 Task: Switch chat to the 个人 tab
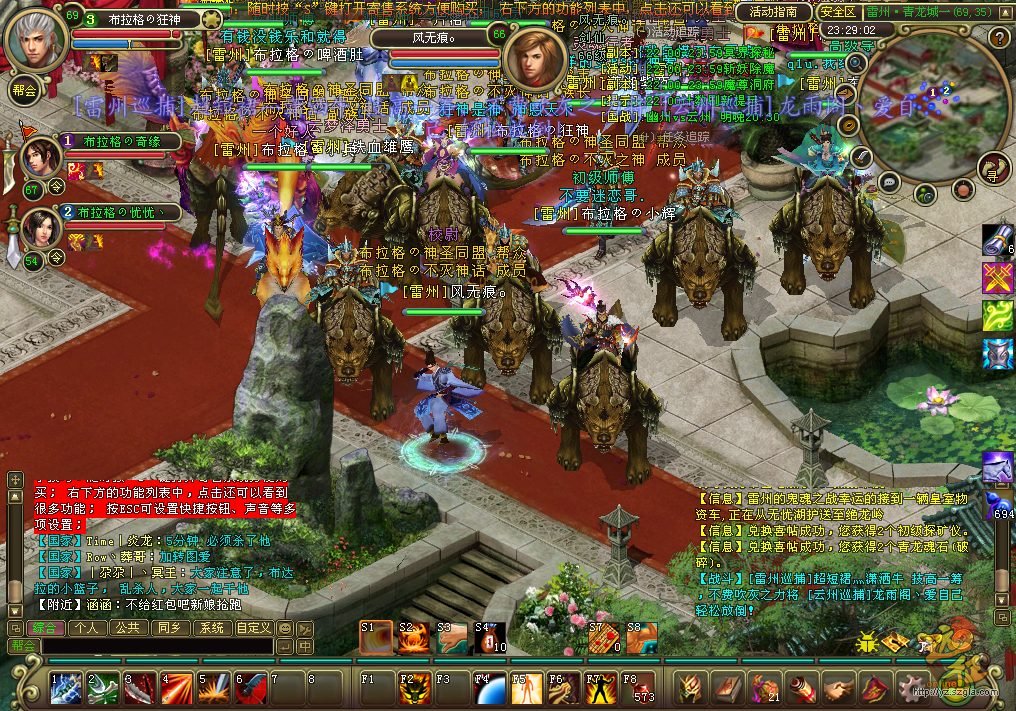(87, 628)
